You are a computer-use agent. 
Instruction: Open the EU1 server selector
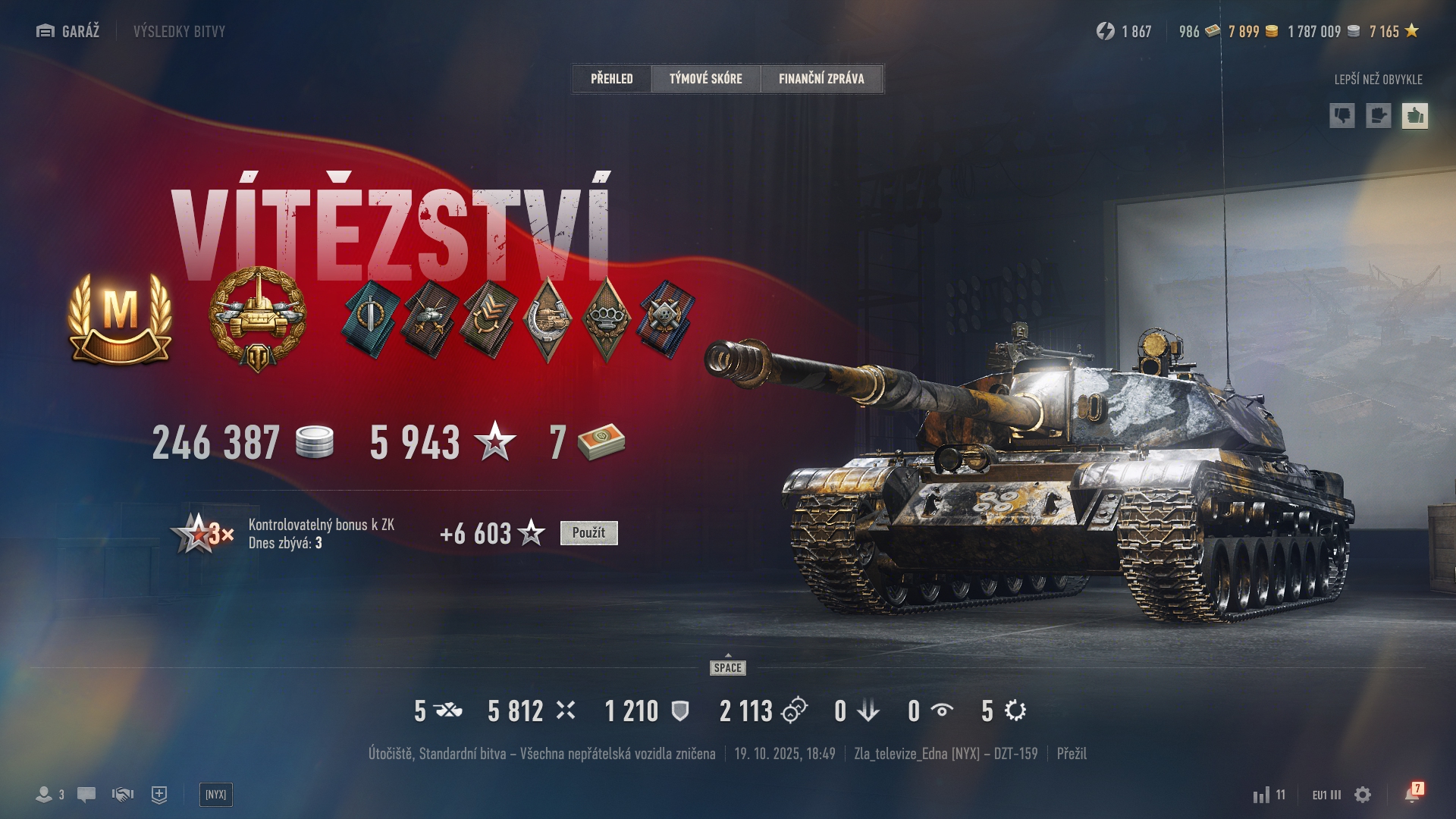click(1326, 795)
